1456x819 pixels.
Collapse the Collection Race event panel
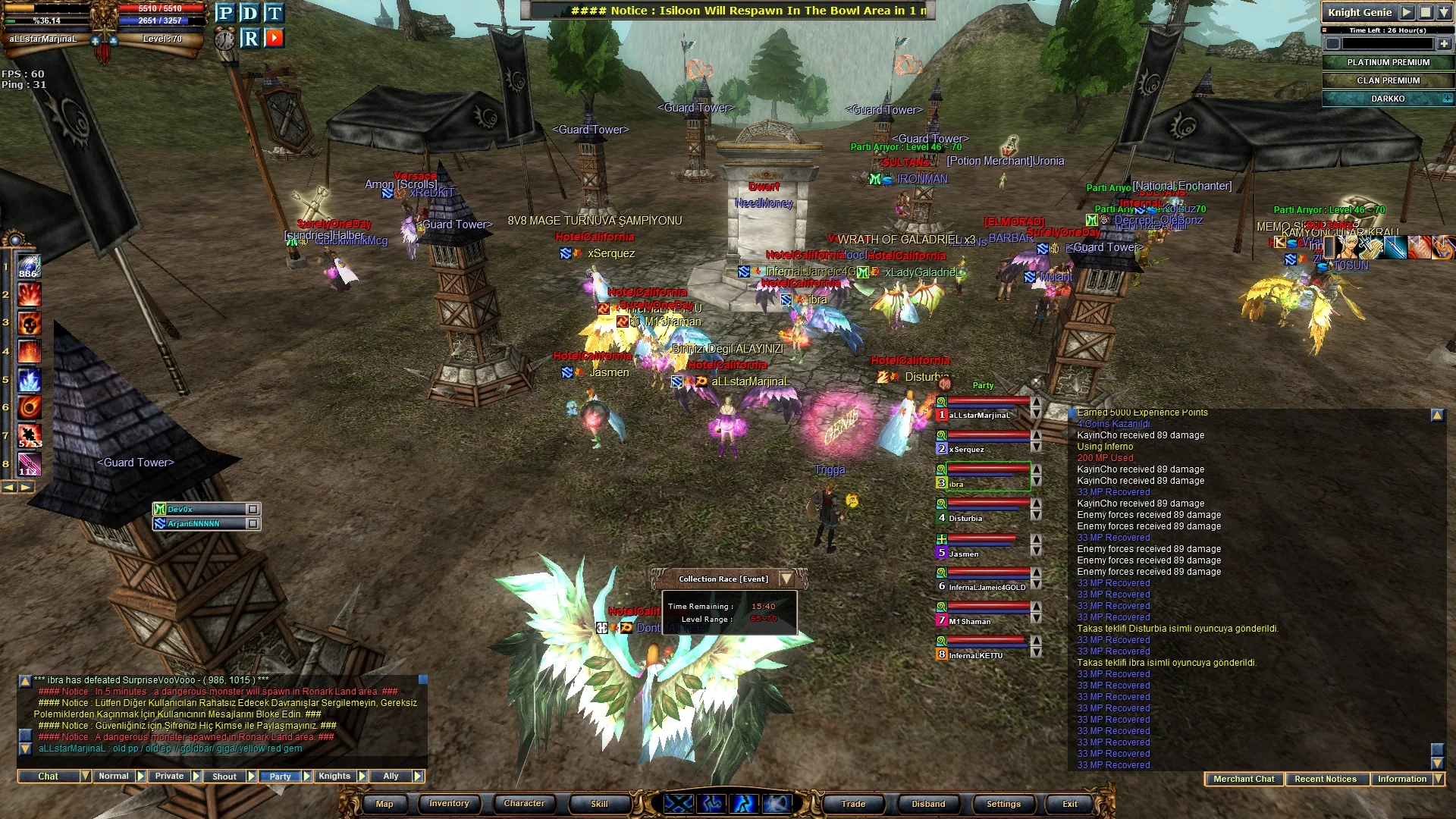[786, 579]
